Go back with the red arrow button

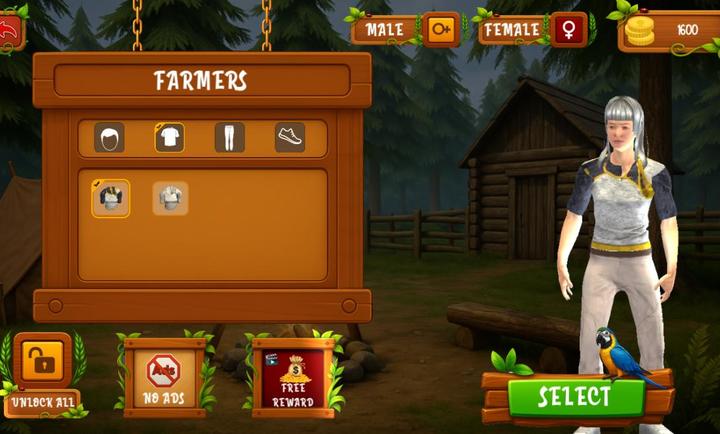tap(9, 31)
